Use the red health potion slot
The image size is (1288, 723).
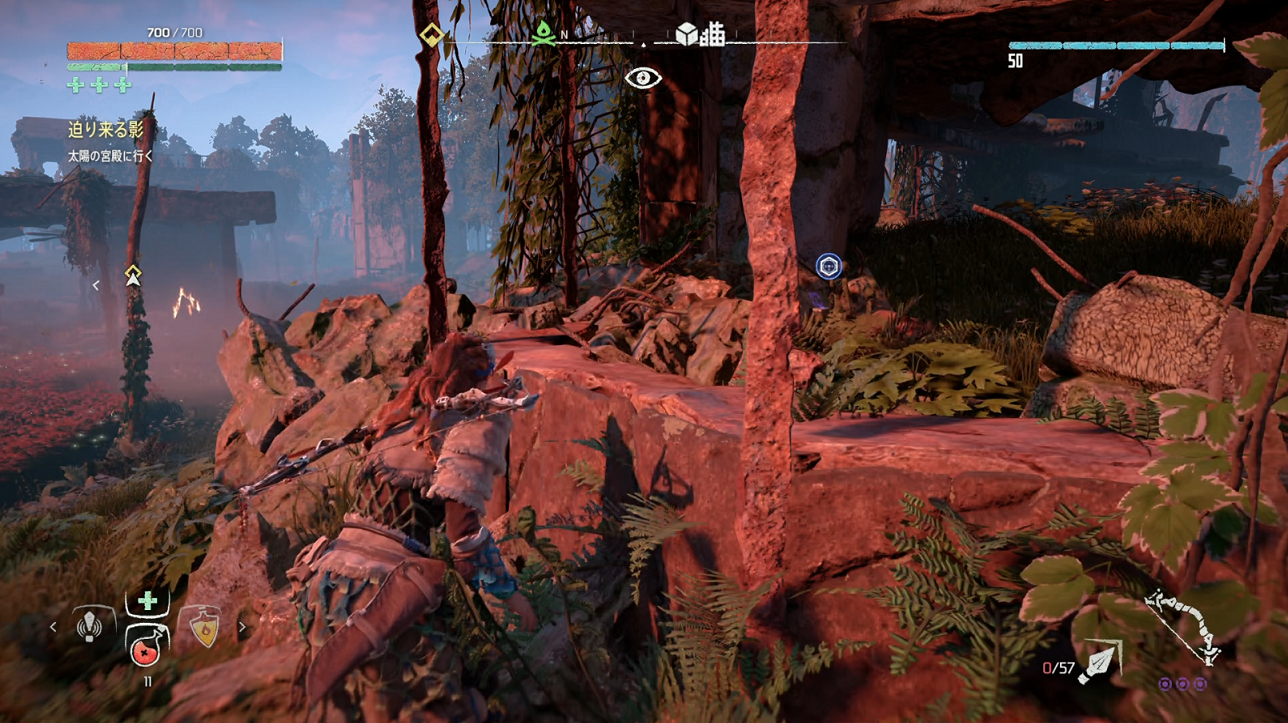pos(147,646)
